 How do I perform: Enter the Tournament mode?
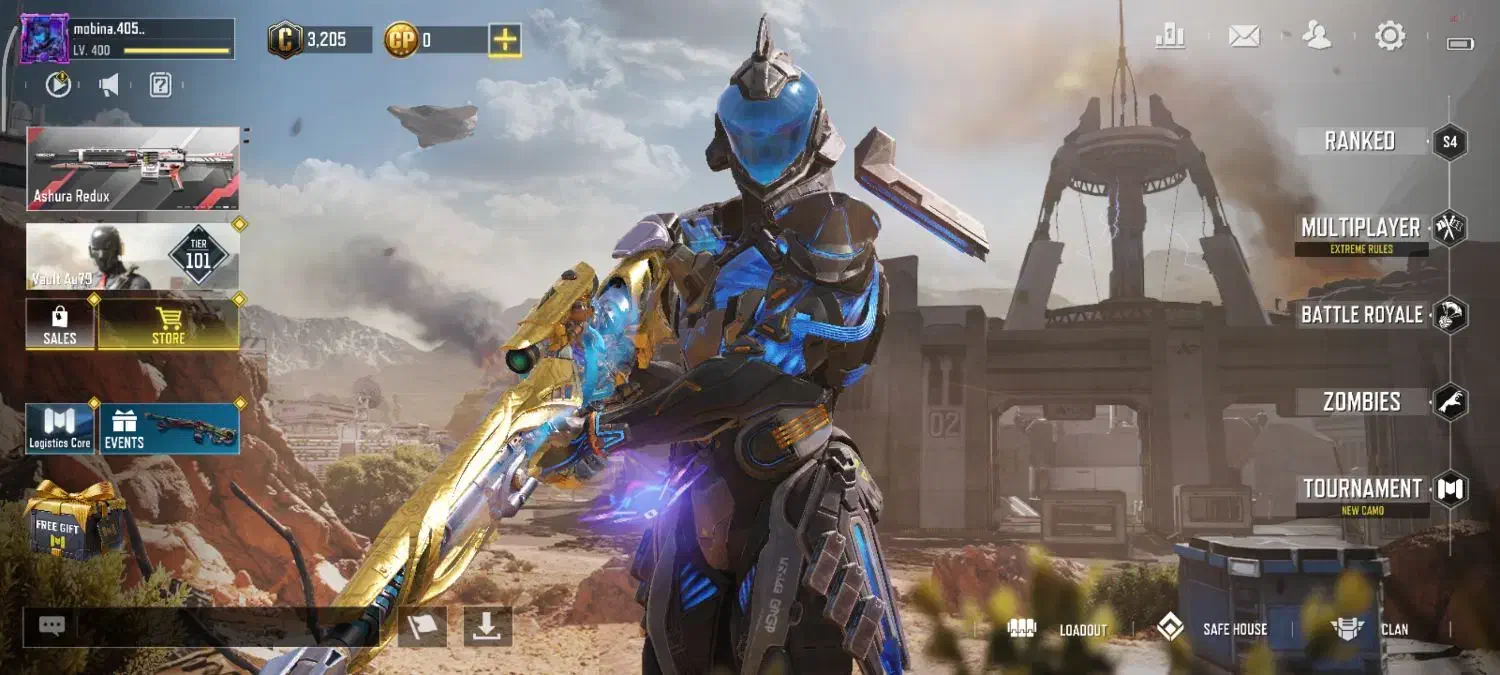pyautogui.click(x=1362, y=490)
